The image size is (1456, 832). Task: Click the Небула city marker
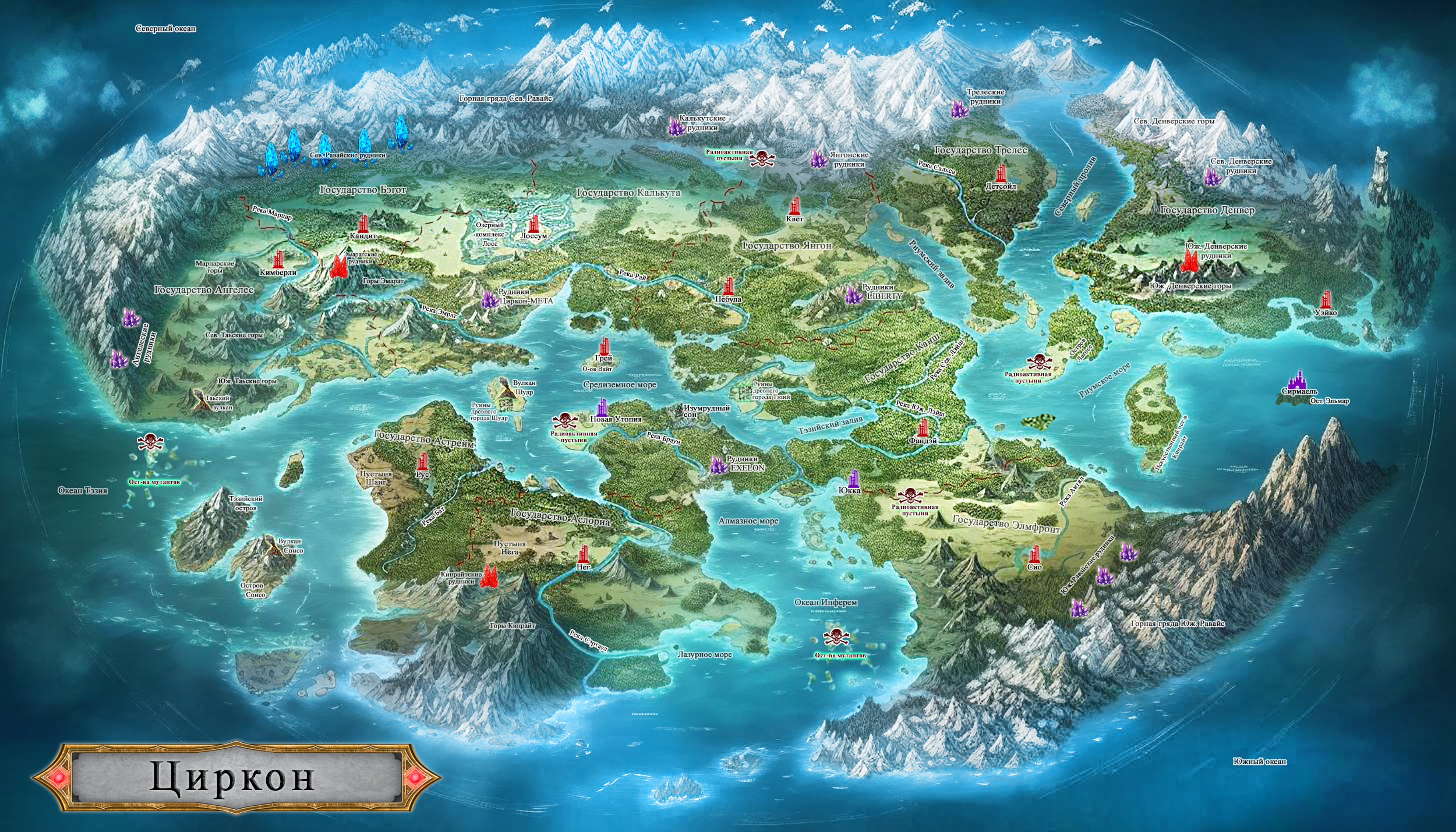[x=728, y=286]
